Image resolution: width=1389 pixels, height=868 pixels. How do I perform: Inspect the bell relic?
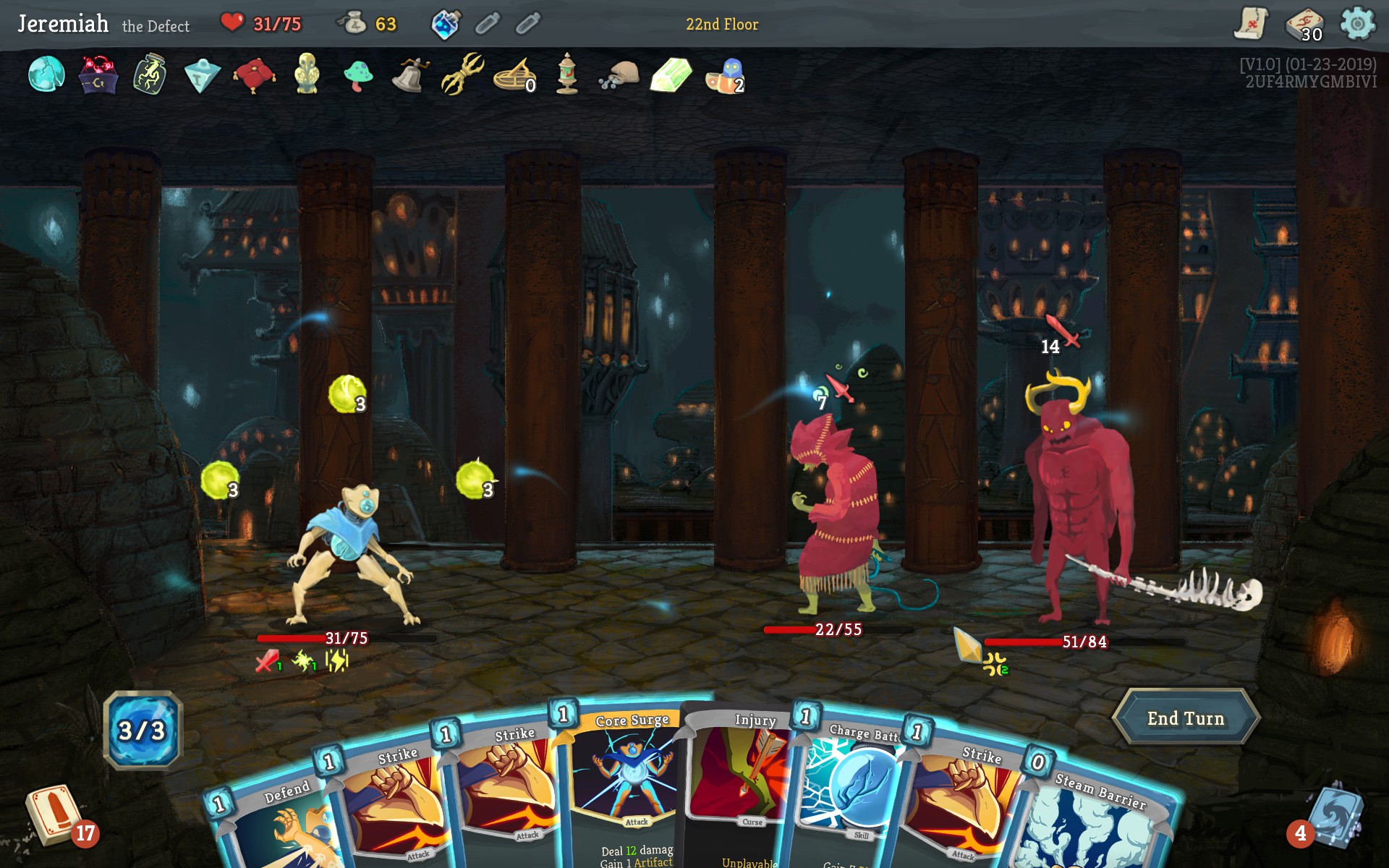click(x=410, y=75)
